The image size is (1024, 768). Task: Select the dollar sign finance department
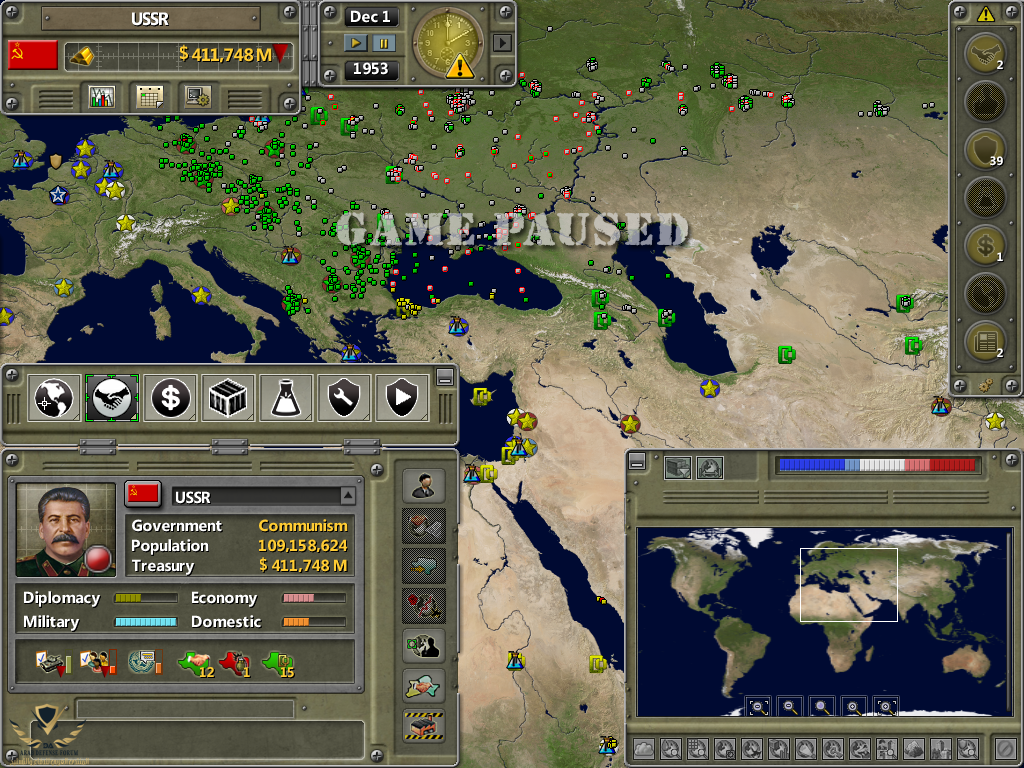170,398
